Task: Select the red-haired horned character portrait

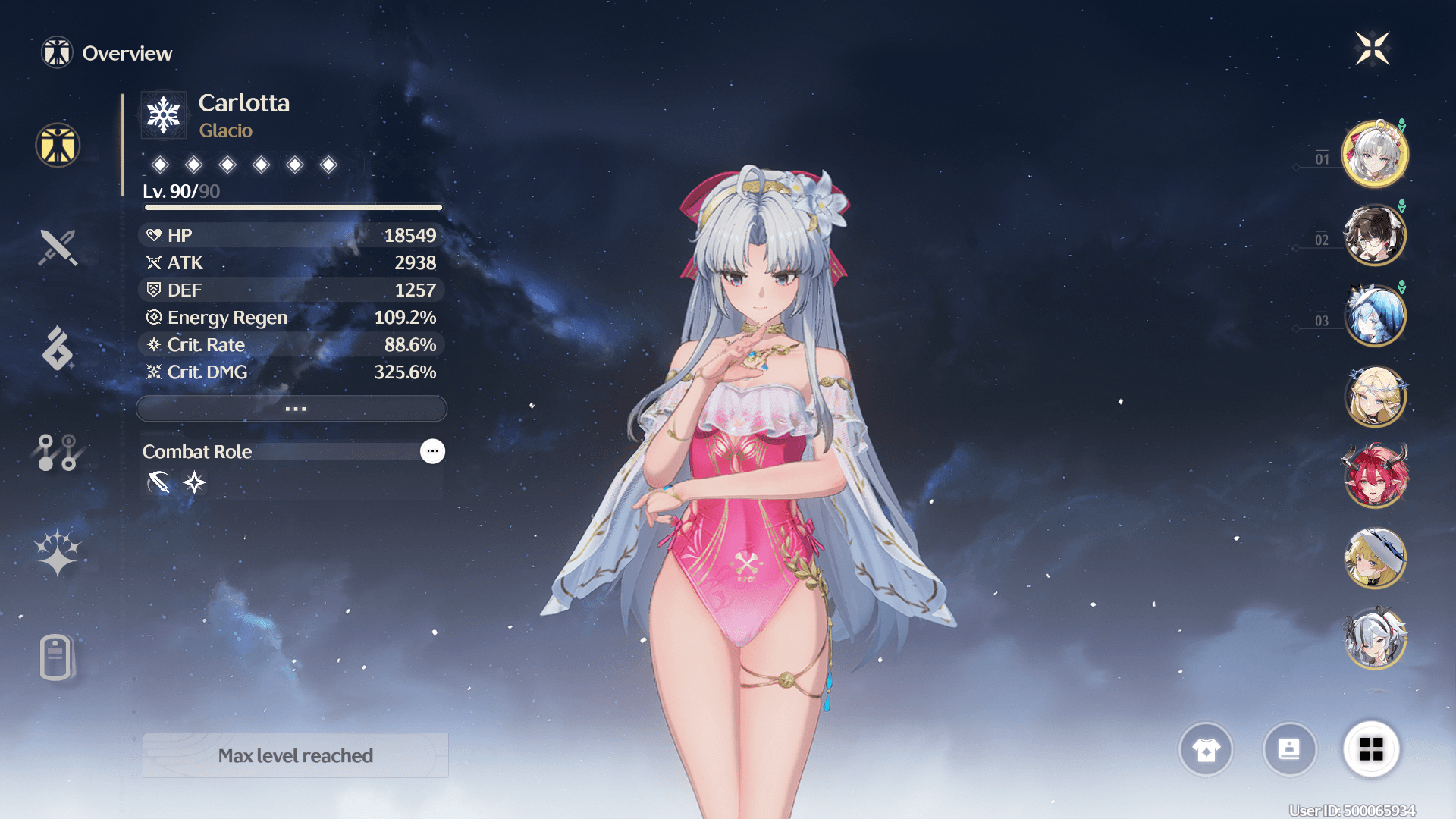Action: (1374, 477)
